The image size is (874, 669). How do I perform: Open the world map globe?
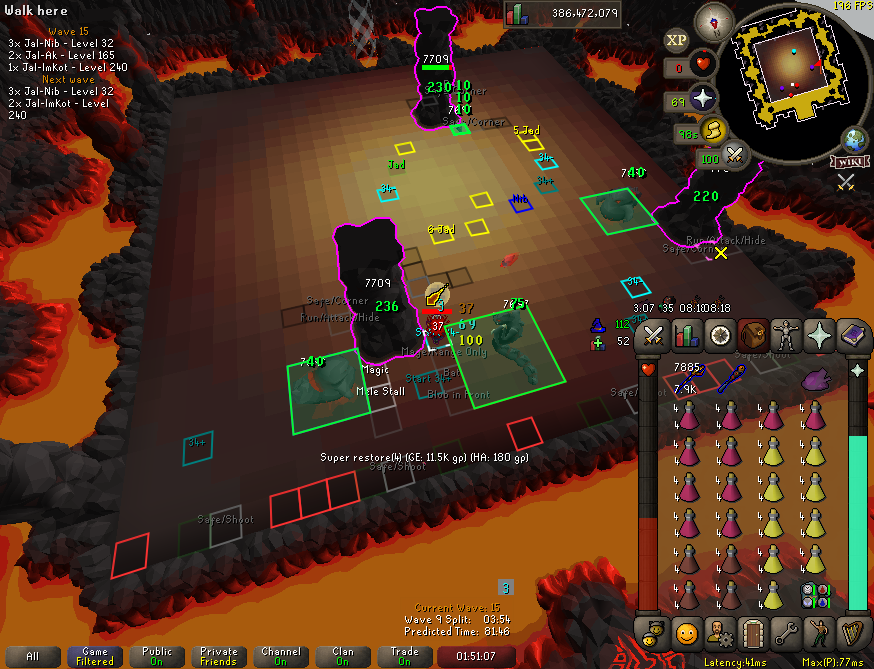tap(855, 138)
